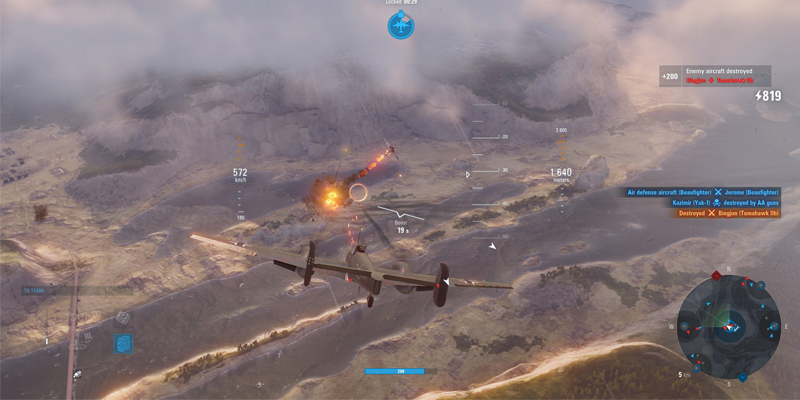Click the Air defense aircraft Beaufighter entry

pos(702,191)
